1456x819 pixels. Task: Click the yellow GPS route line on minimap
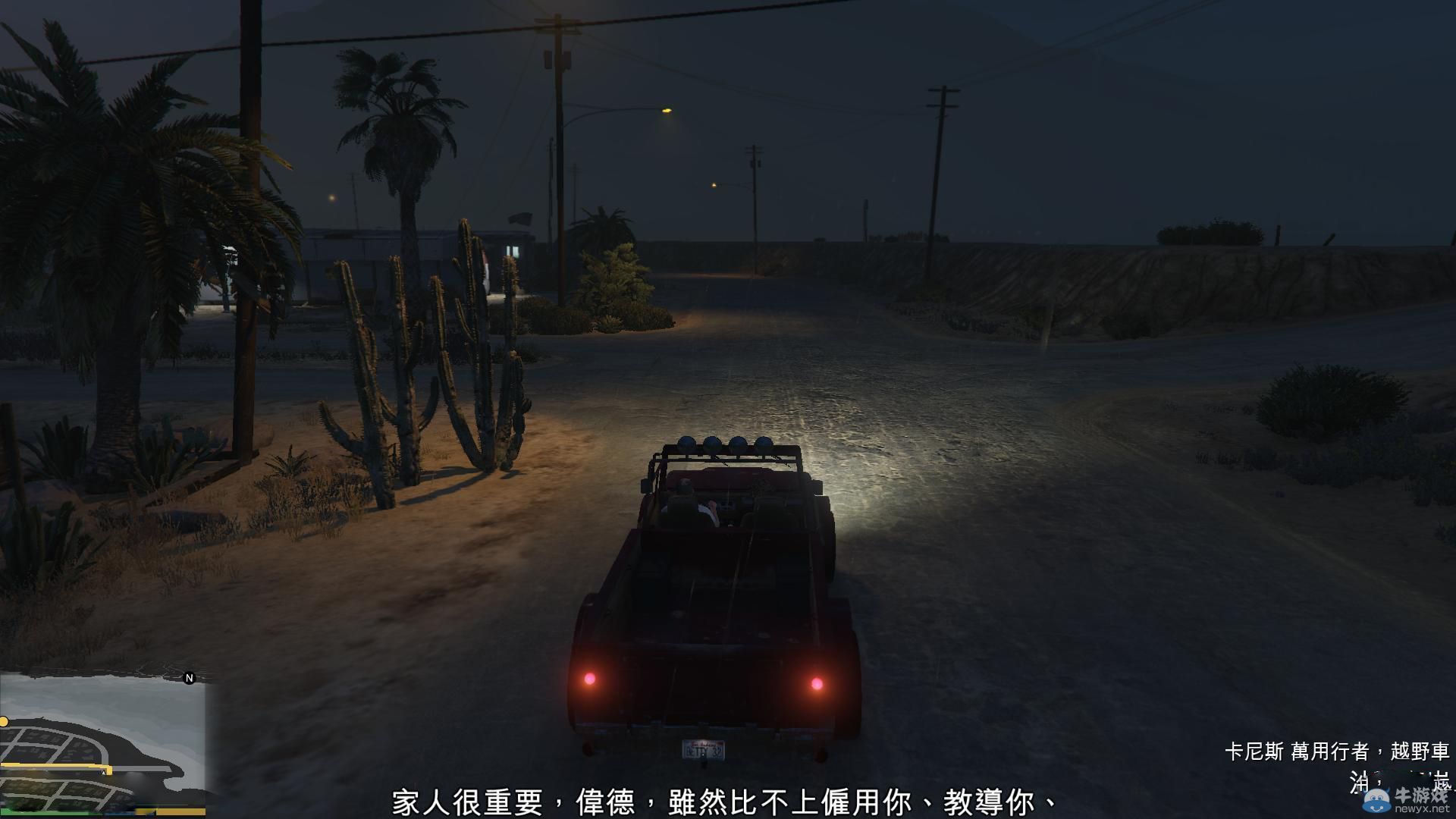point(45,766)
